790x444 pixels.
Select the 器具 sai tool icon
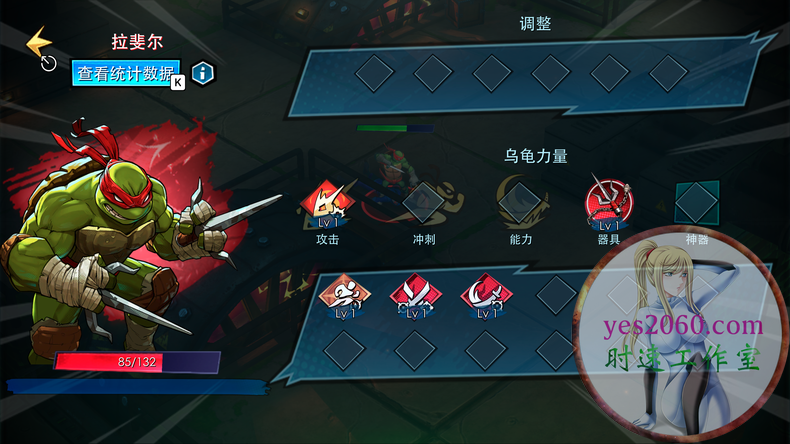[608, 203]
